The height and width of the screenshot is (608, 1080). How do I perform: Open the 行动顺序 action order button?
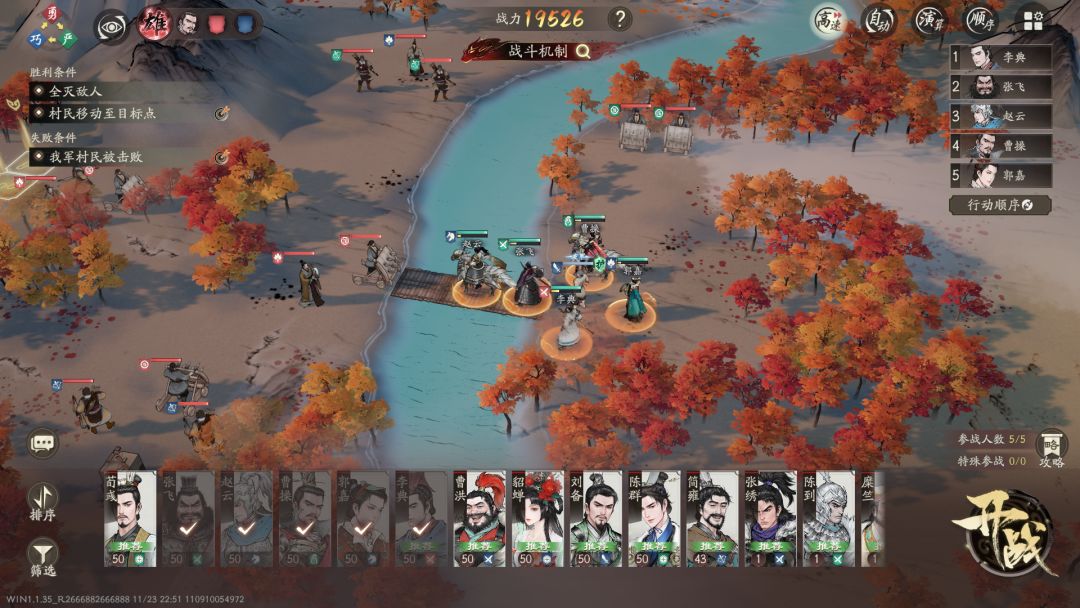point(999,204)
